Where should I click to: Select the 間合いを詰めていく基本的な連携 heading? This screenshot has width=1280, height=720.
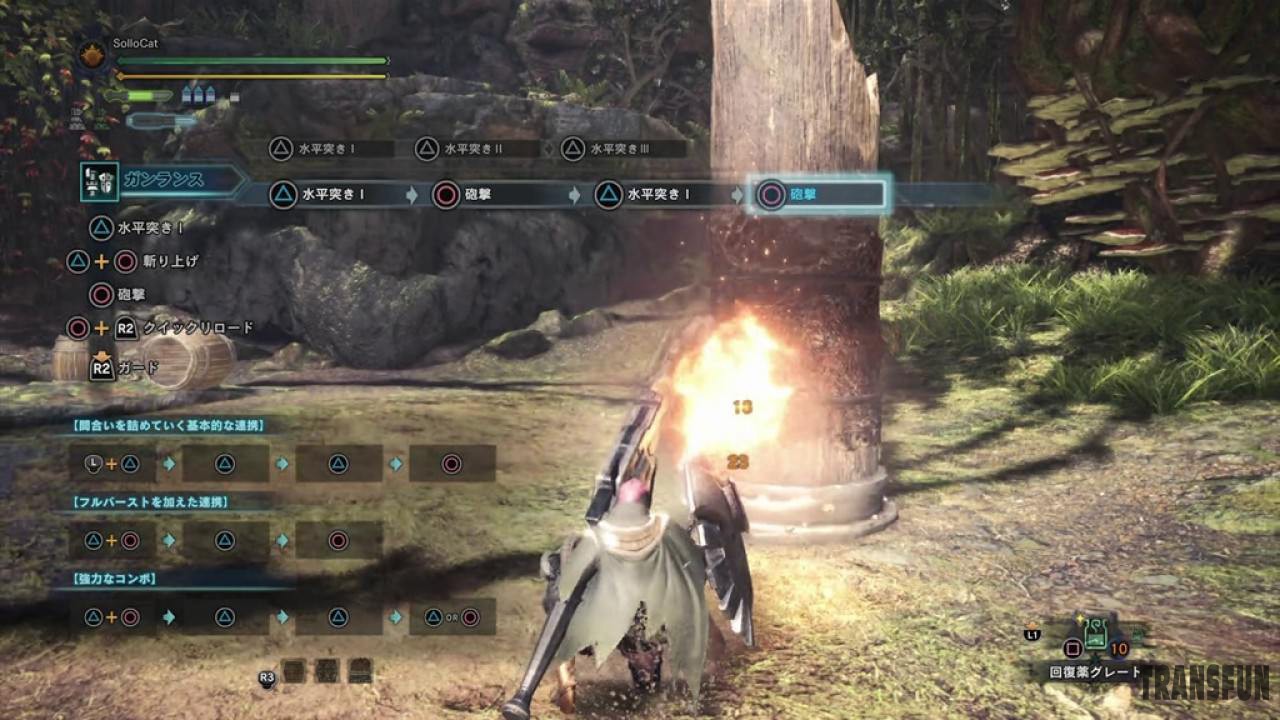pyautogui.click(x=169, y=425)
